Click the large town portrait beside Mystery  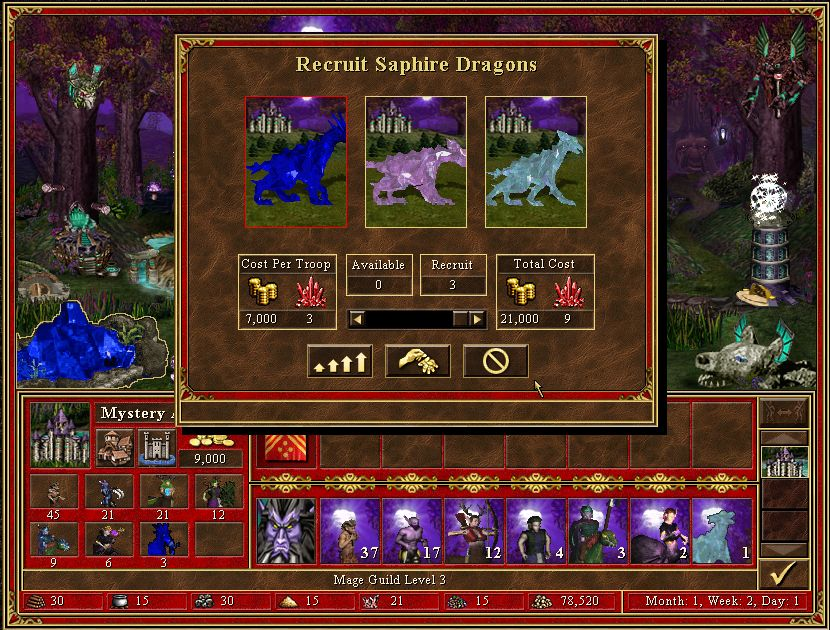point(60,435)
